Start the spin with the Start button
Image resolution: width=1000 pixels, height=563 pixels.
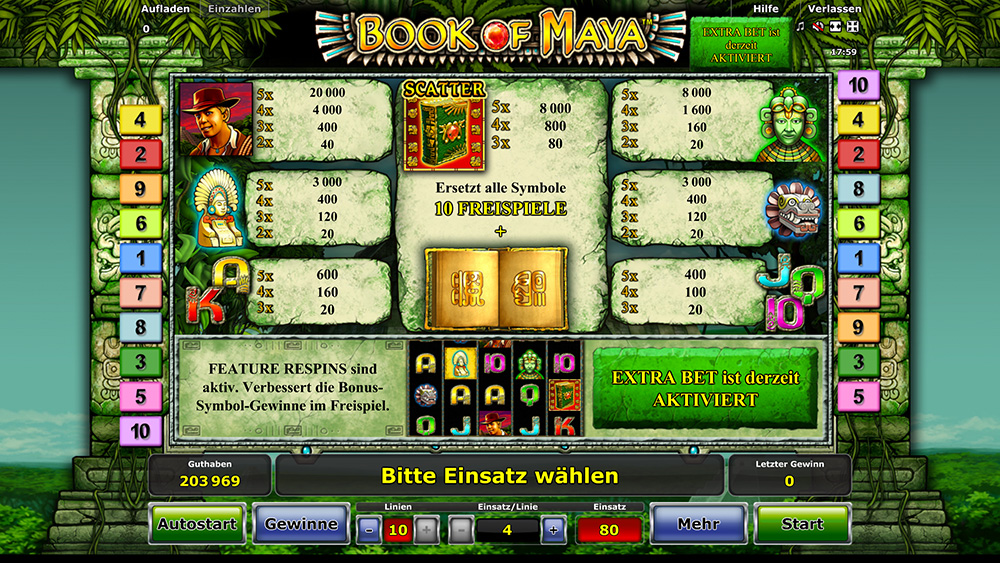tap(802, 523)
